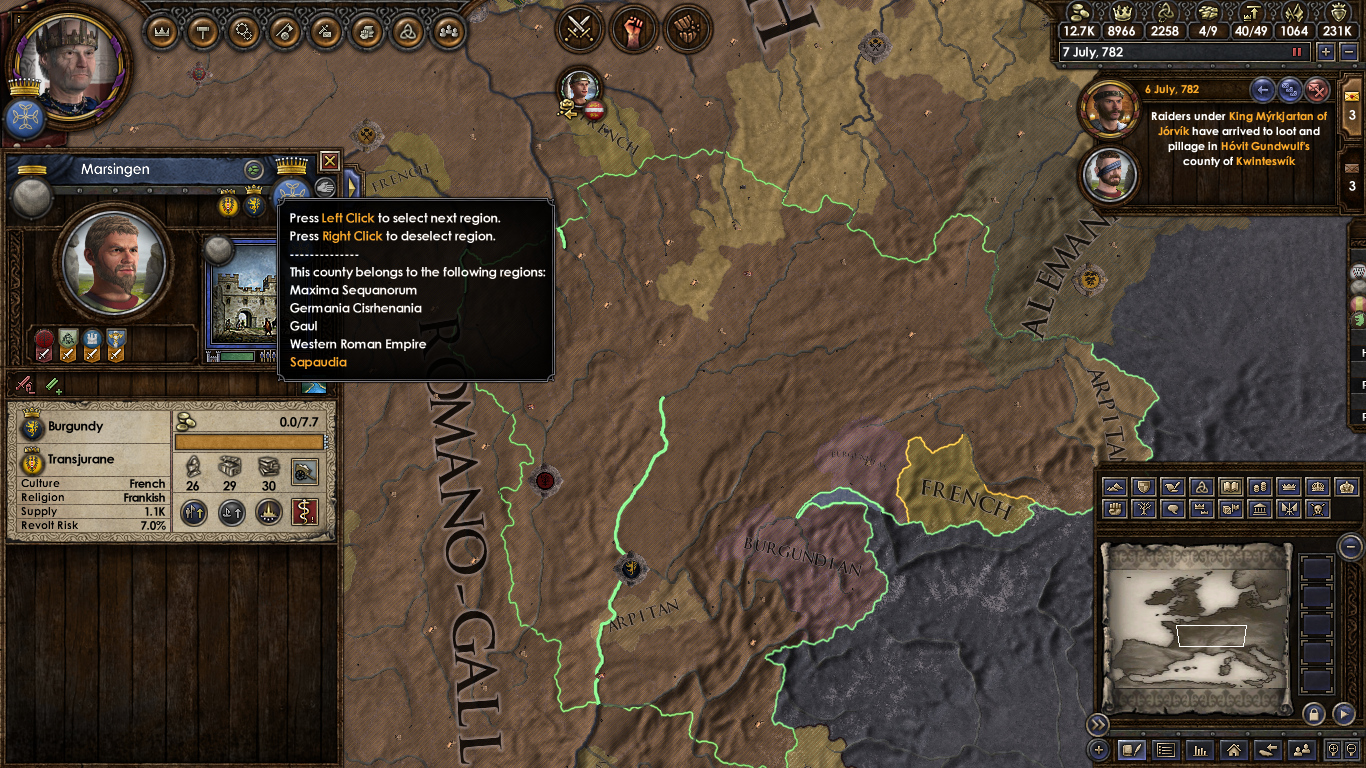The image size is (1366, 768).
Task: Switch to terrain map mode
Action: (x=1114, y=487)
